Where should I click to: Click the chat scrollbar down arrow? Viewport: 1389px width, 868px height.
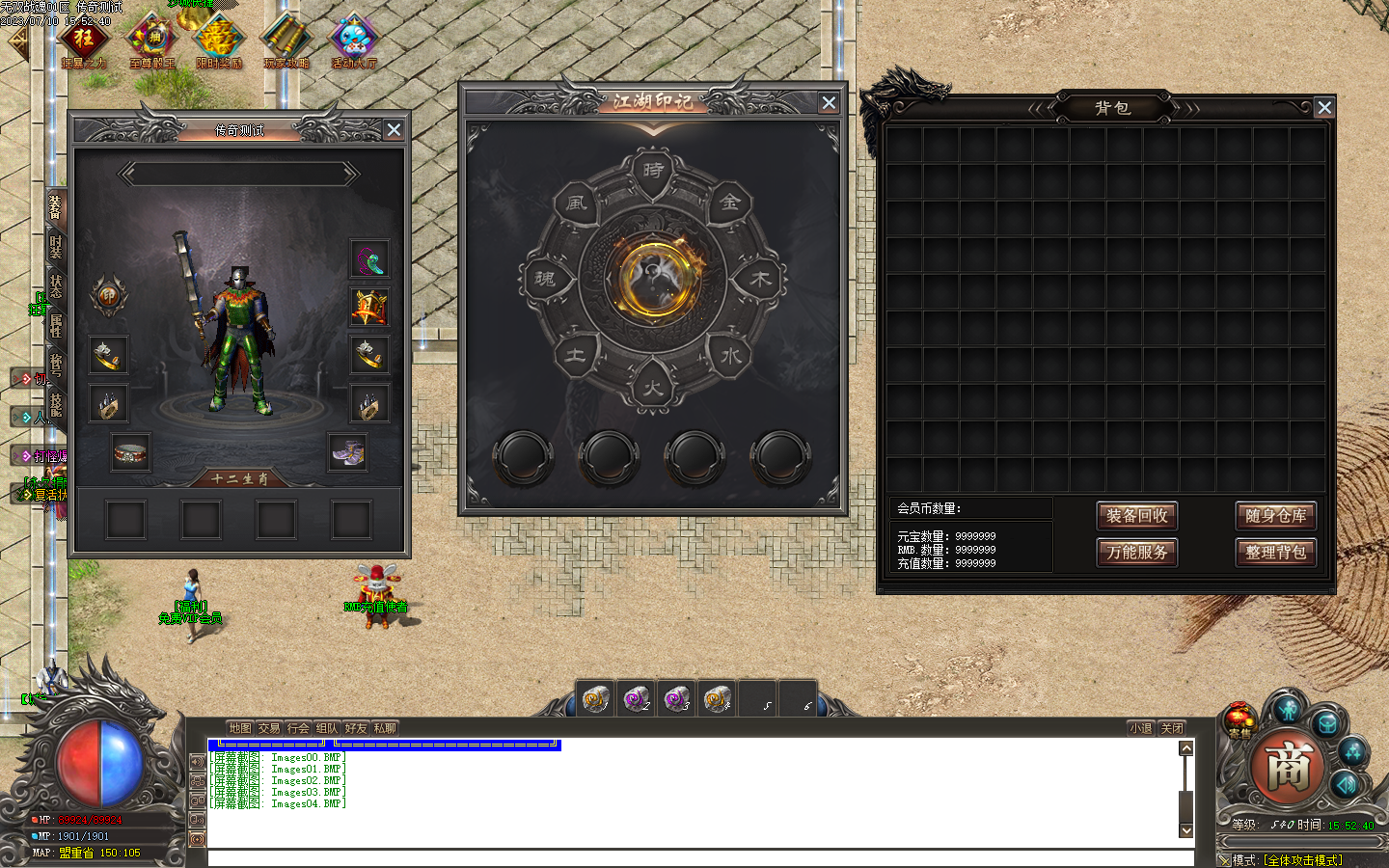1185,830
